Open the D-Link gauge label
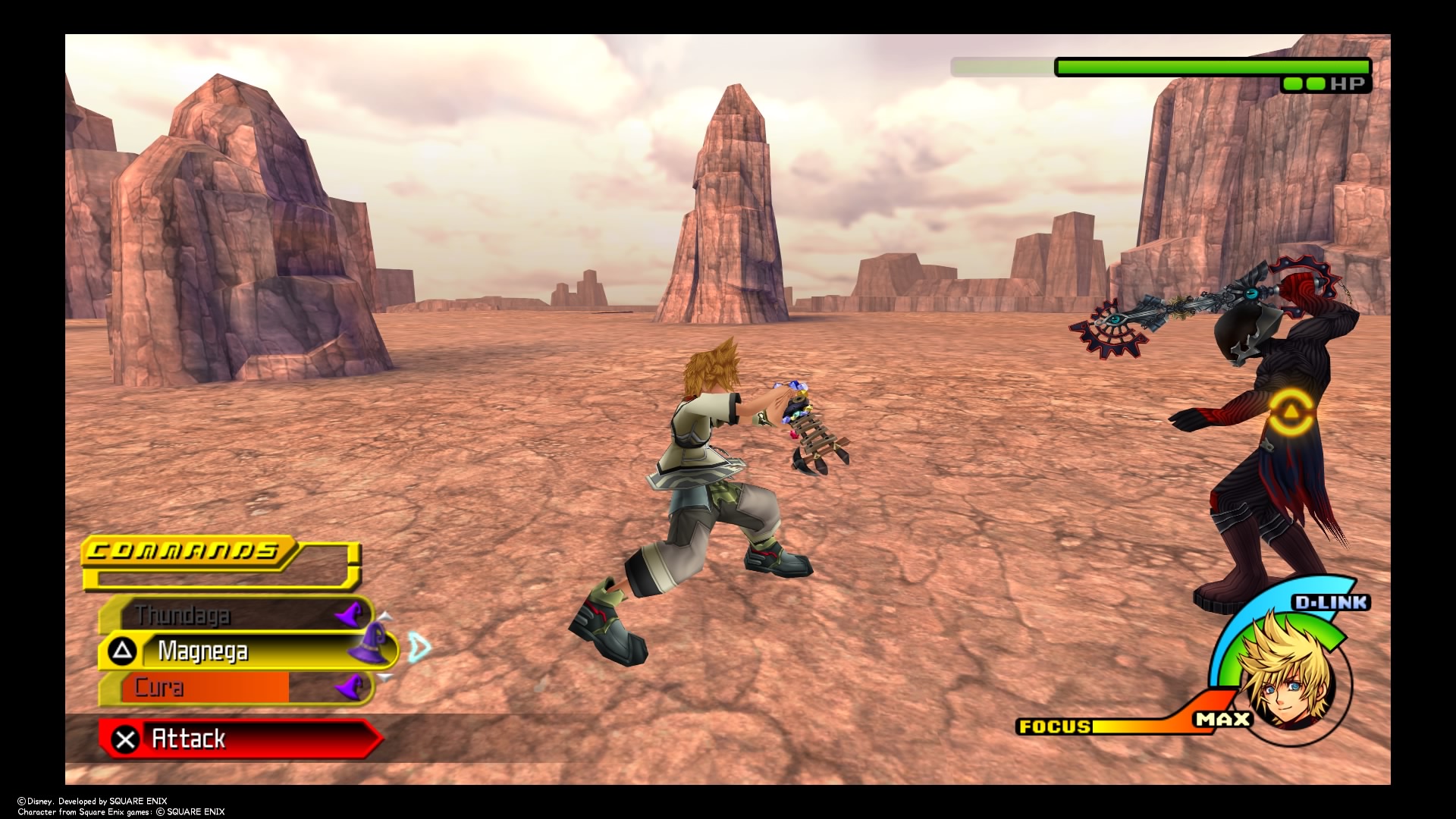The height and width of the screenshot is (819, 1456). (x=1331, y=603)
